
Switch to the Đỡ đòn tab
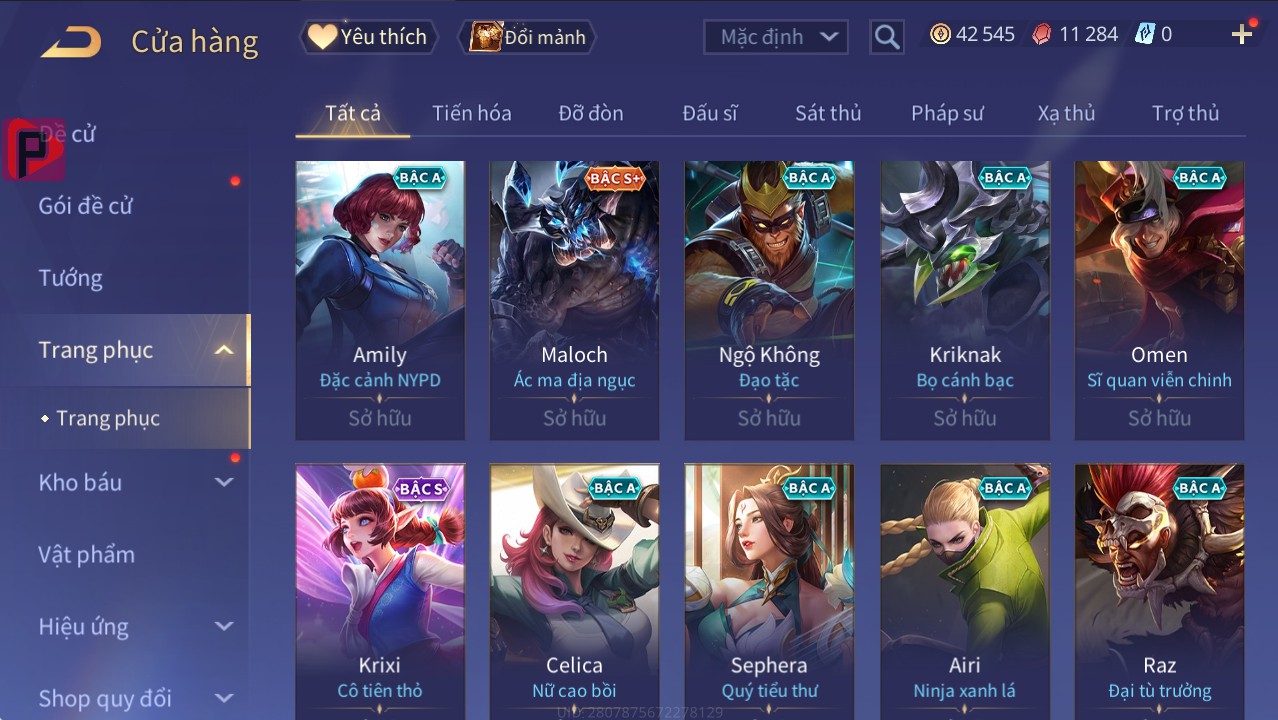(x=590, y=113)
